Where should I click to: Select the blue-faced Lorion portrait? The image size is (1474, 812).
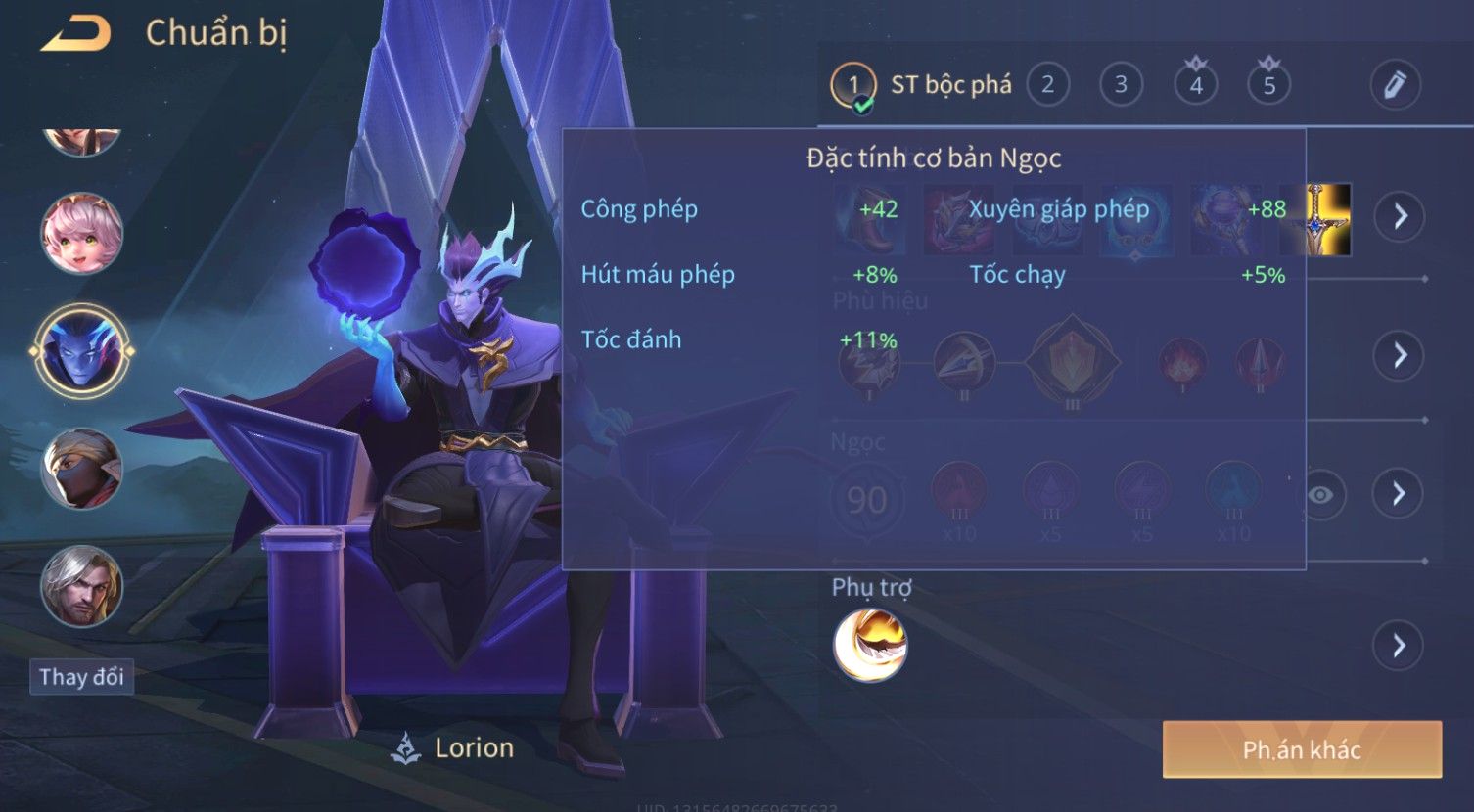81,350
